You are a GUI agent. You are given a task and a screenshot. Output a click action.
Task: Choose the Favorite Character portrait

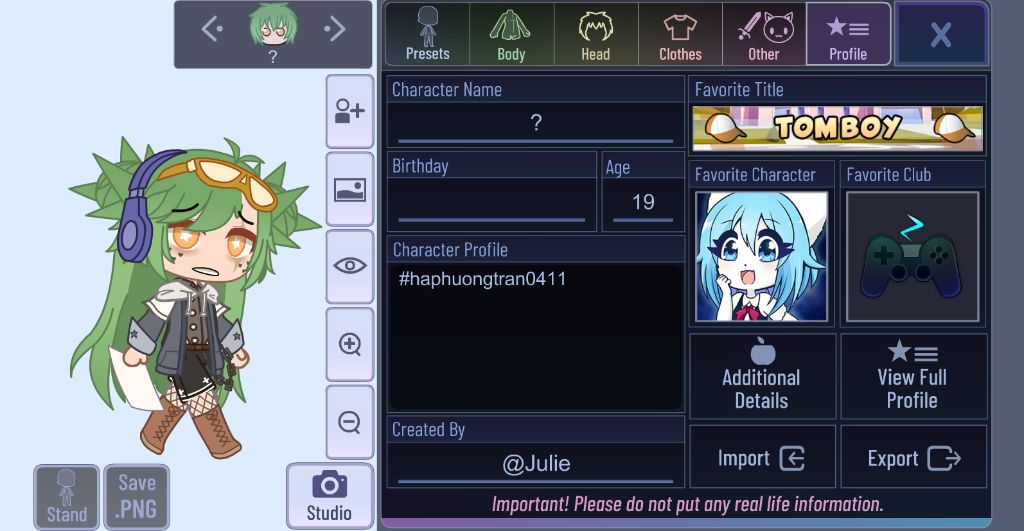761,256
